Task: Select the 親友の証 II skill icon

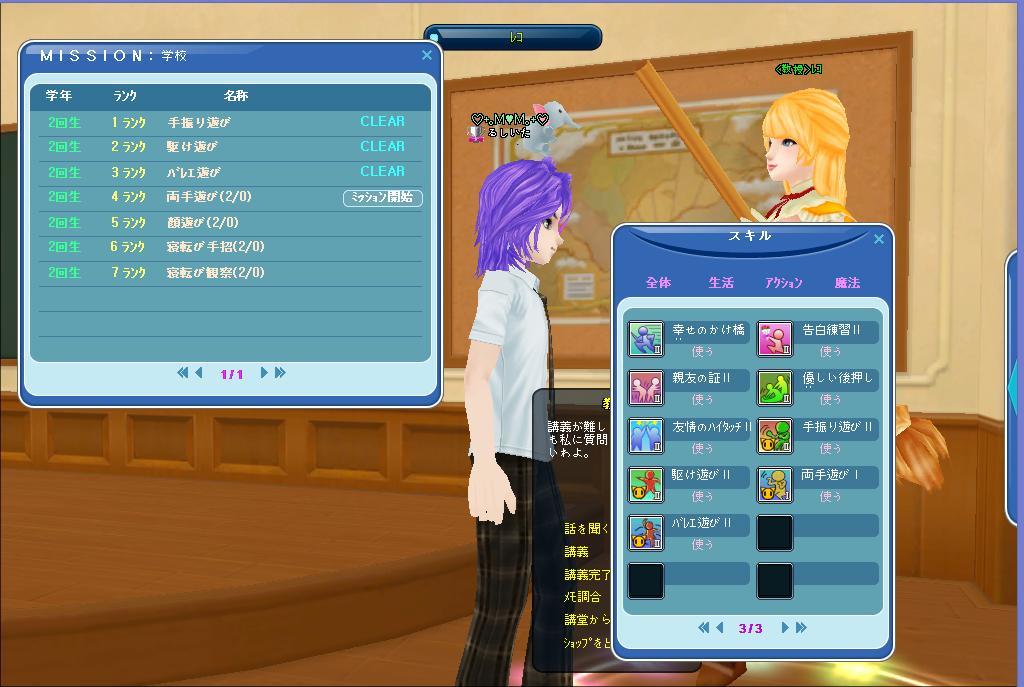Action: coord(646,387)
